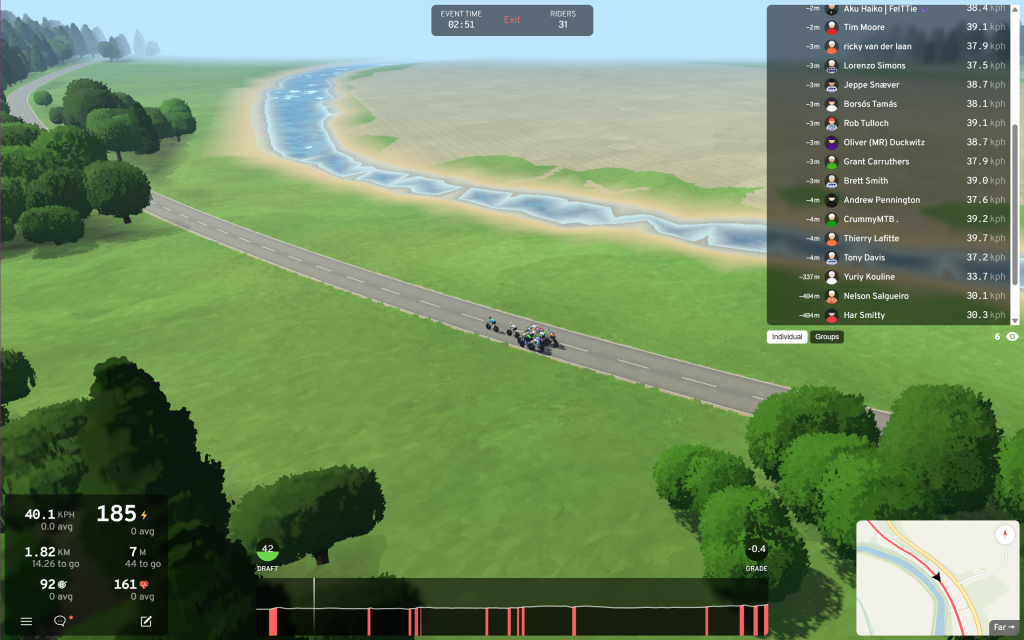
Task: Select rider Yuriy Kouline in the list
Action: tap(869, 277)
